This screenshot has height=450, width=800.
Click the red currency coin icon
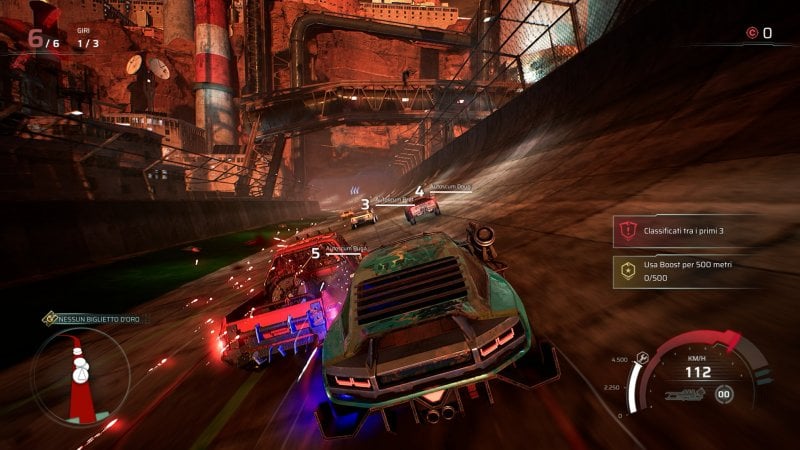click(751, 33)
